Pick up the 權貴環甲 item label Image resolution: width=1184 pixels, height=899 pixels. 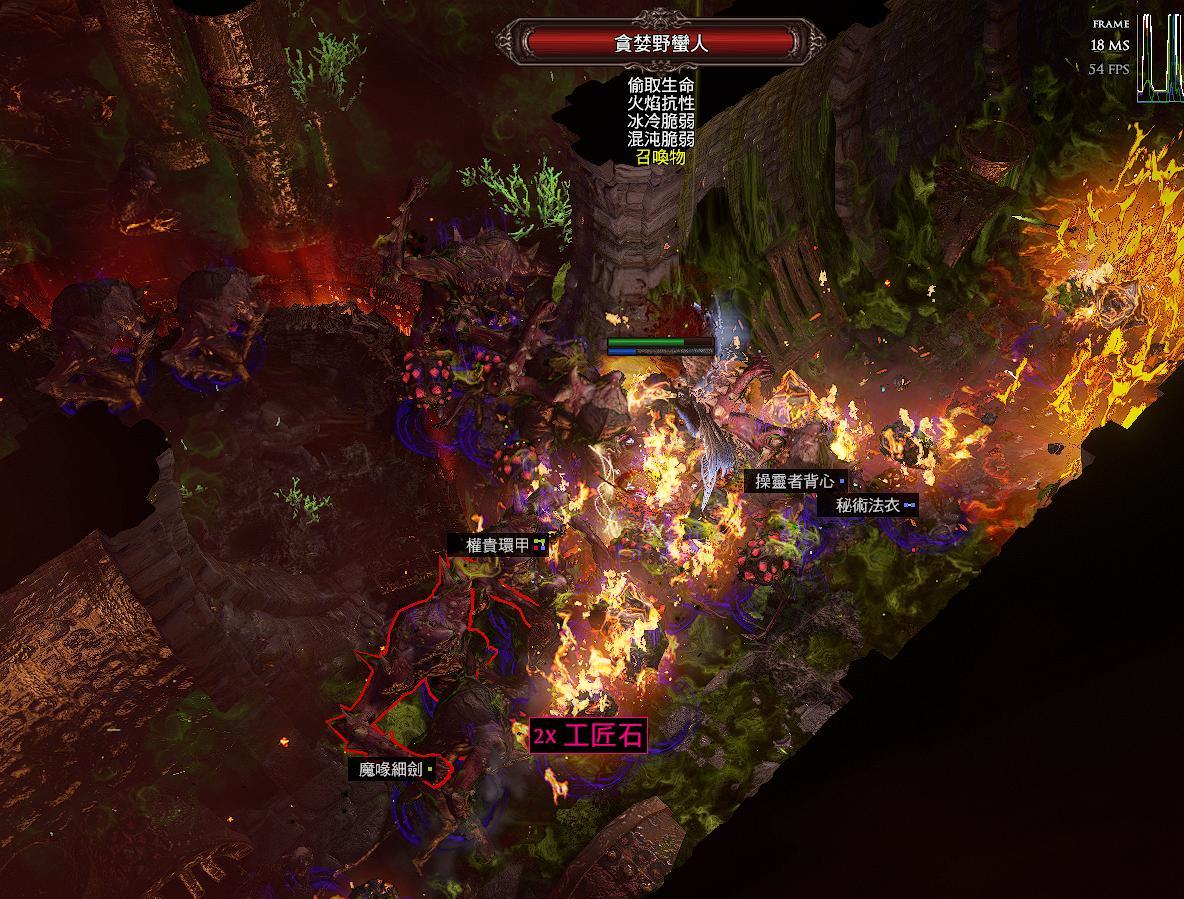click(x=498, y=545)
